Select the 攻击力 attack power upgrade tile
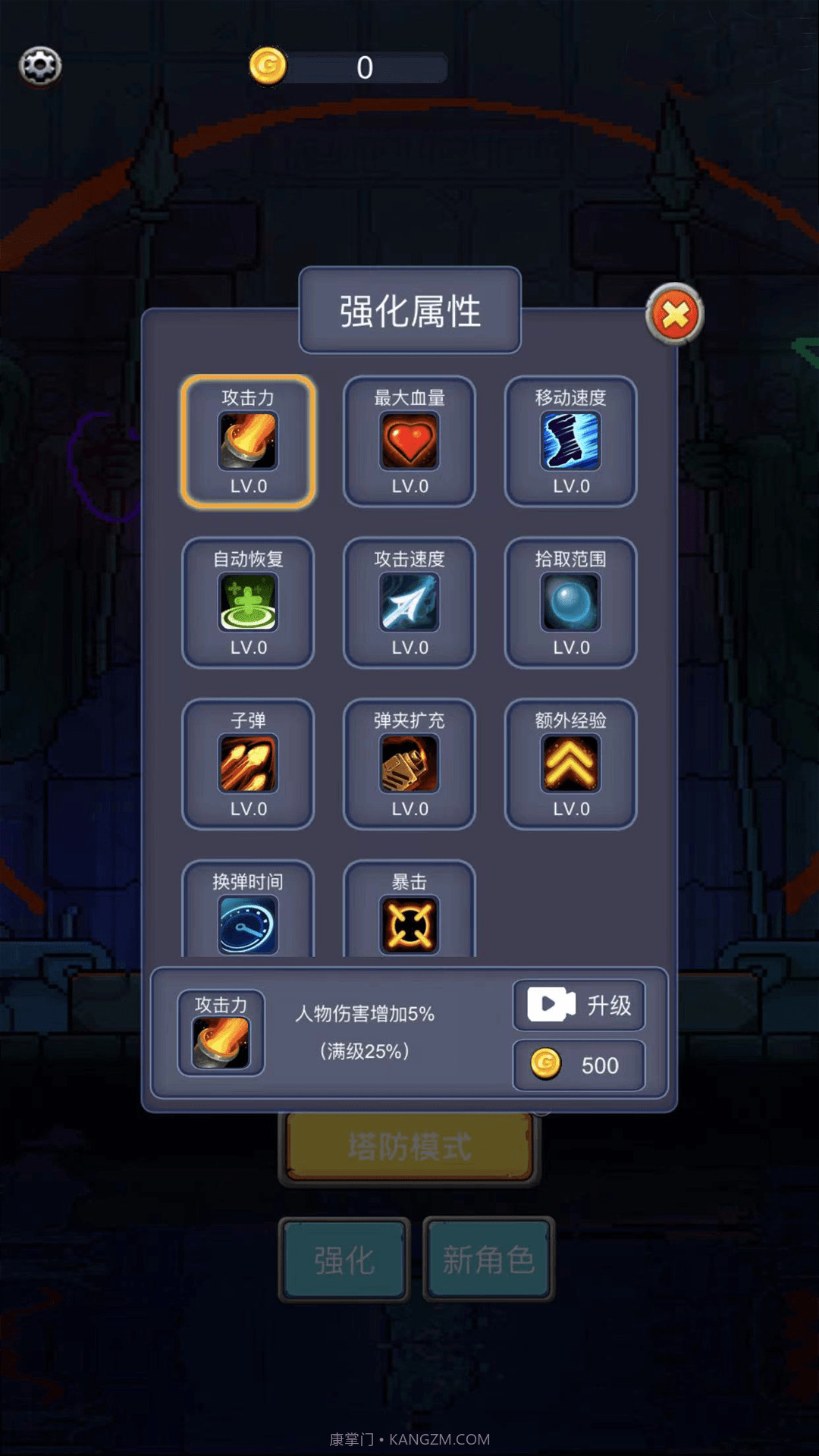The height and width of the screenshot is (1456, 819). pos(248,441)
